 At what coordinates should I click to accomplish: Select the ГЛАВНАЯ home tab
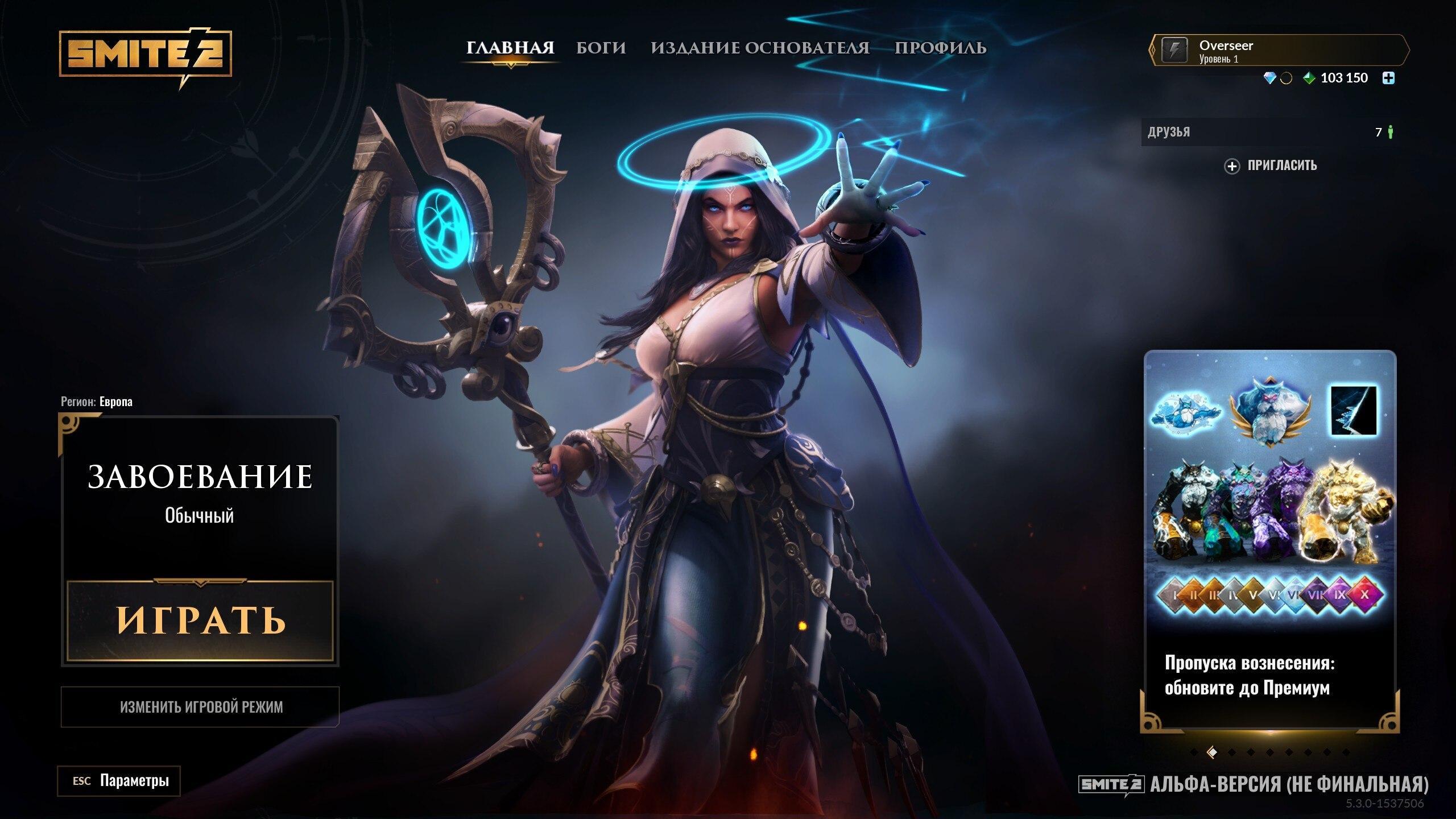(x=510, y=48)
